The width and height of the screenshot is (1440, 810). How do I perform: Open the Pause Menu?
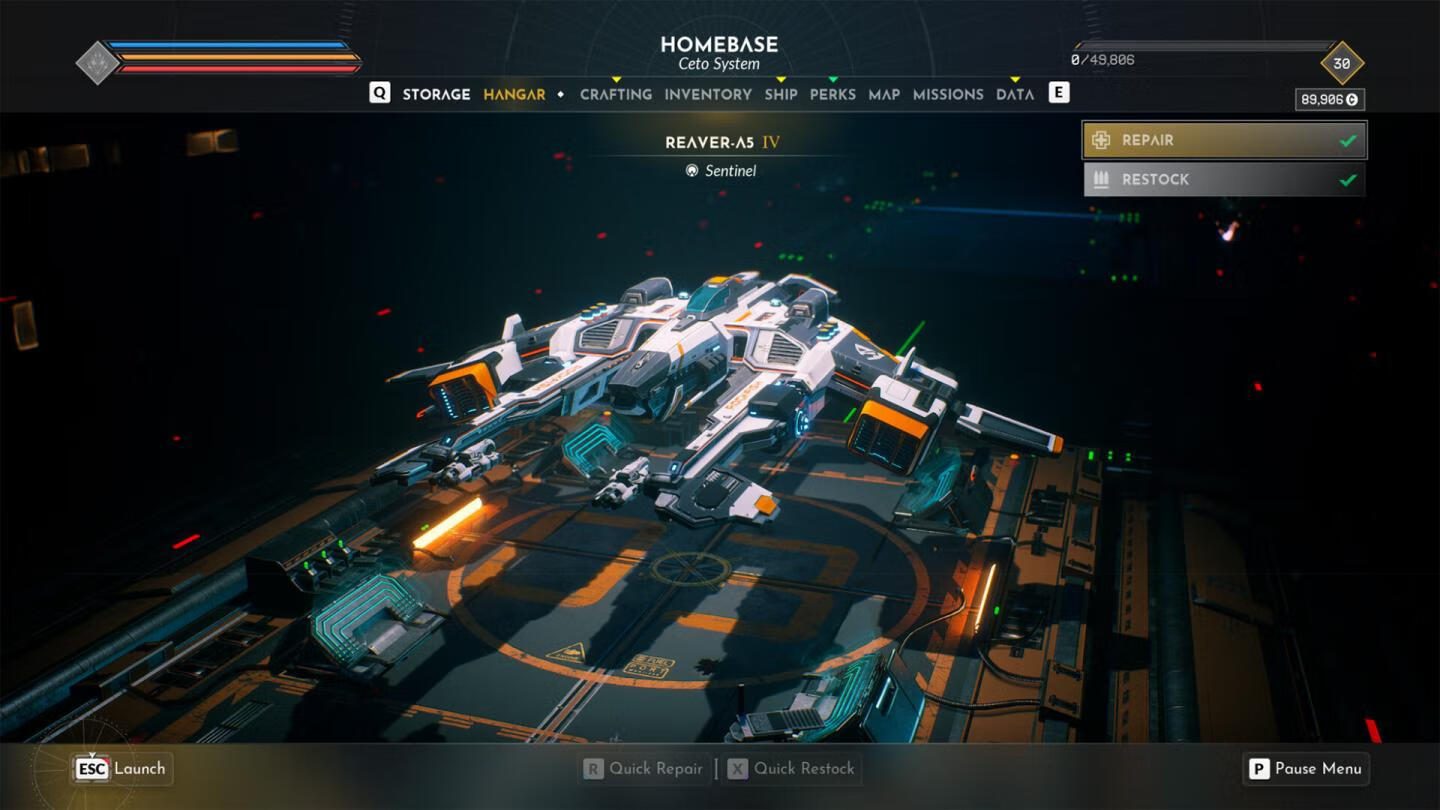(1305, 769)
